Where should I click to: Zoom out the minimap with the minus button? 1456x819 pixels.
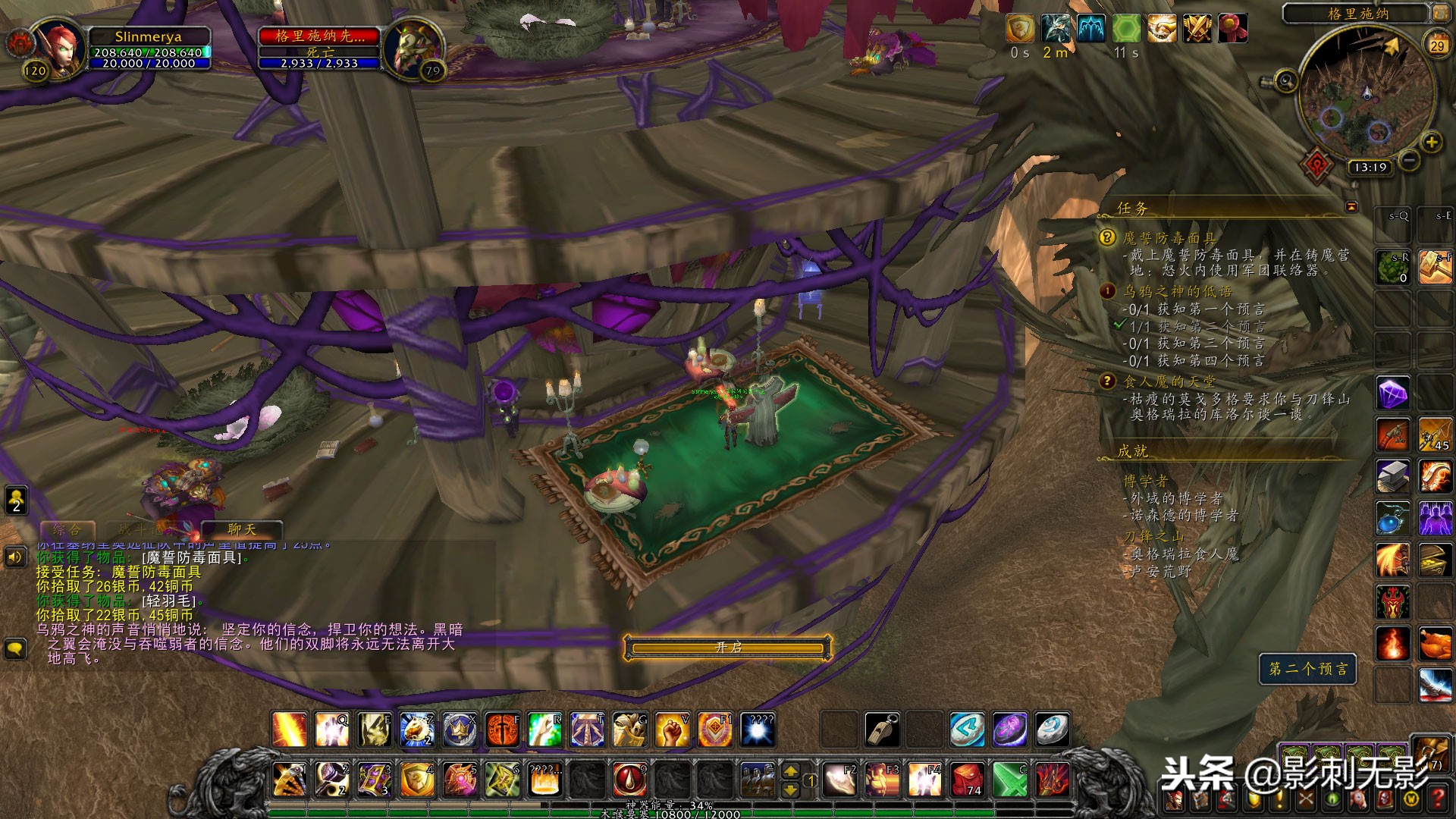tap(1408, 161)
